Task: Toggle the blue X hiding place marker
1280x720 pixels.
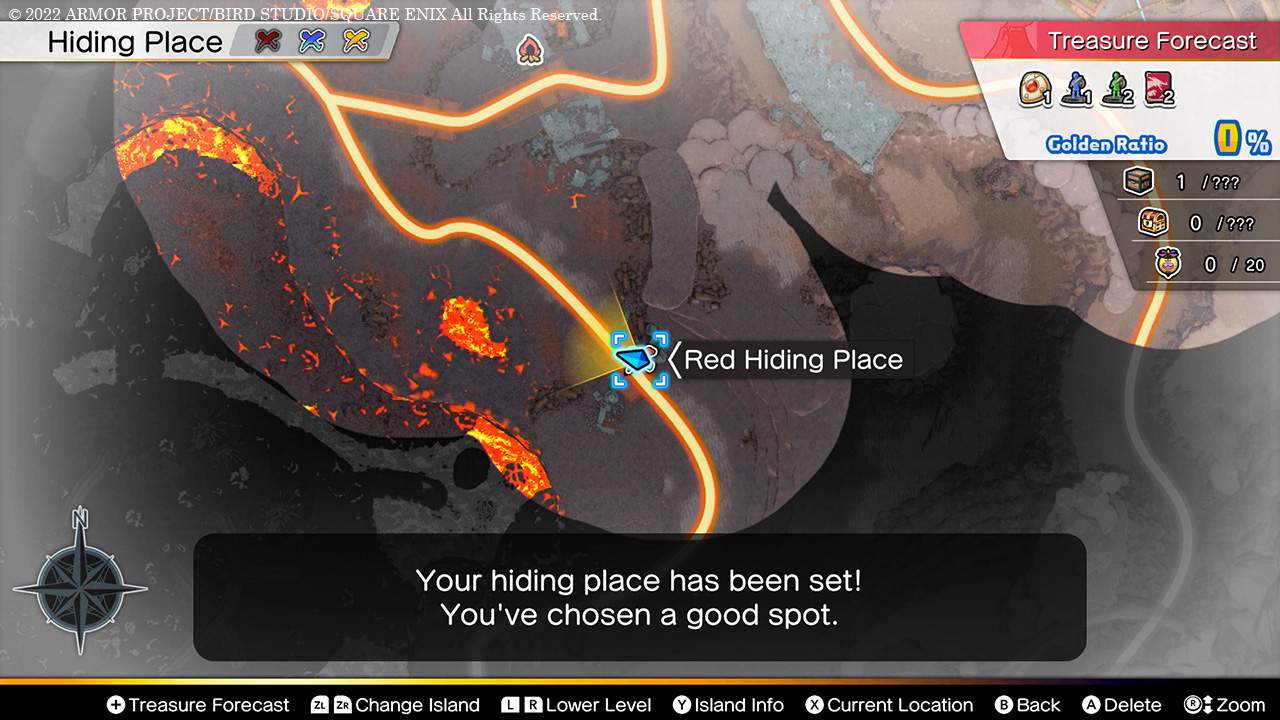Action: click(x=312, y=42)
